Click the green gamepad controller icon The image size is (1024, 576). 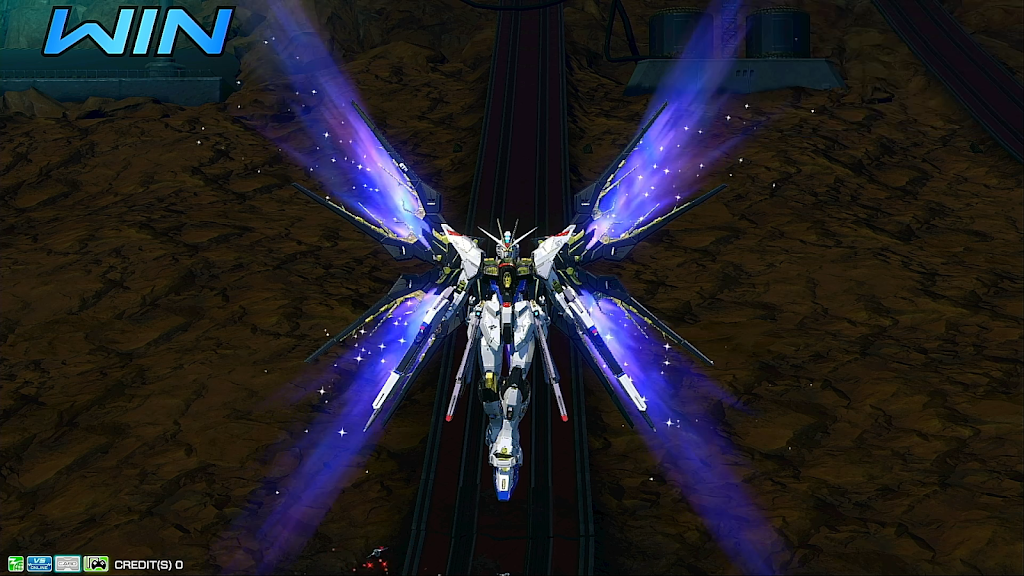pos(96,564)
